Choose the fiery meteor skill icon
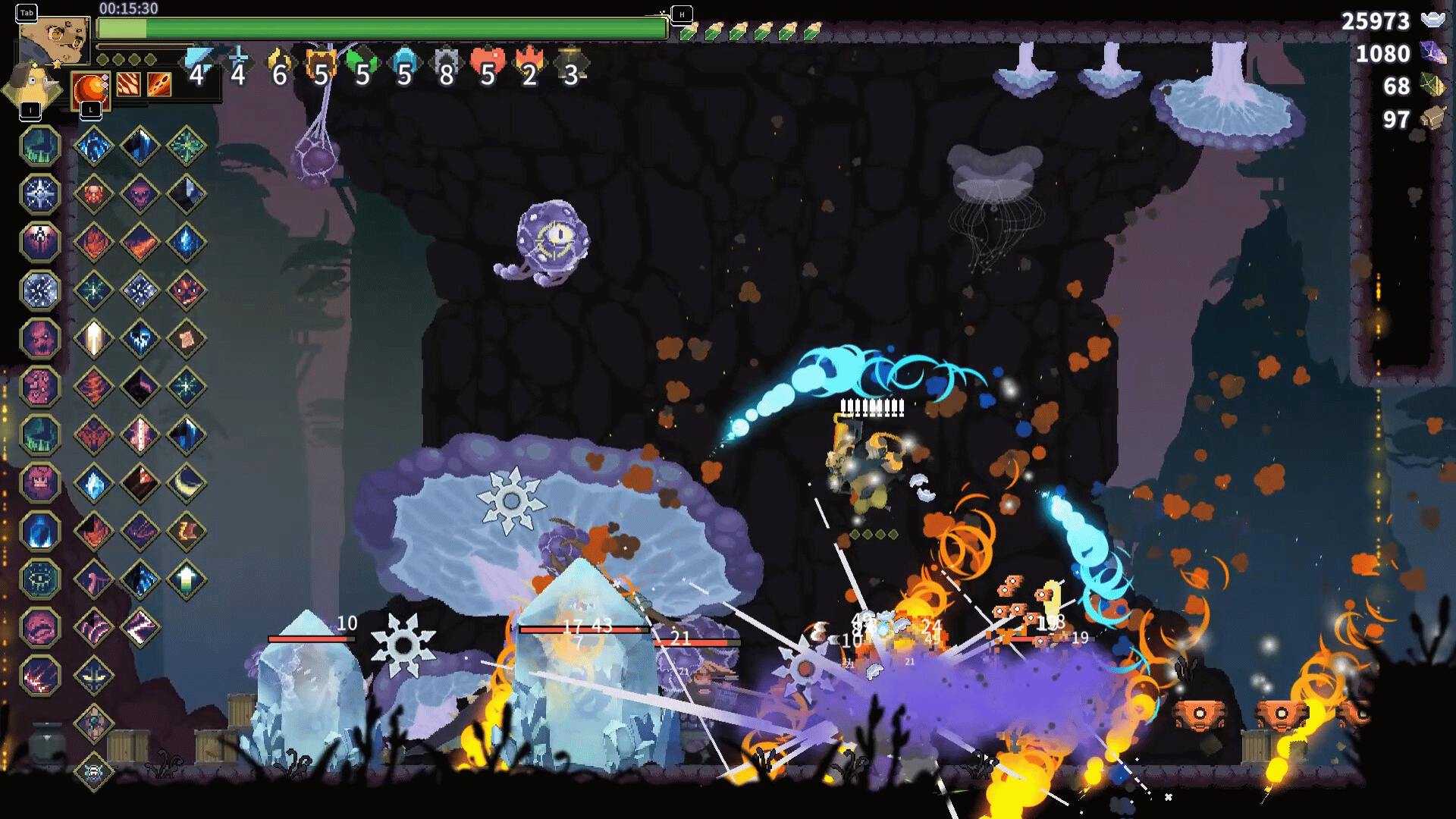The width and height of the screenshot is (1456, 819). pyautogui.click(x=159, y=84)
